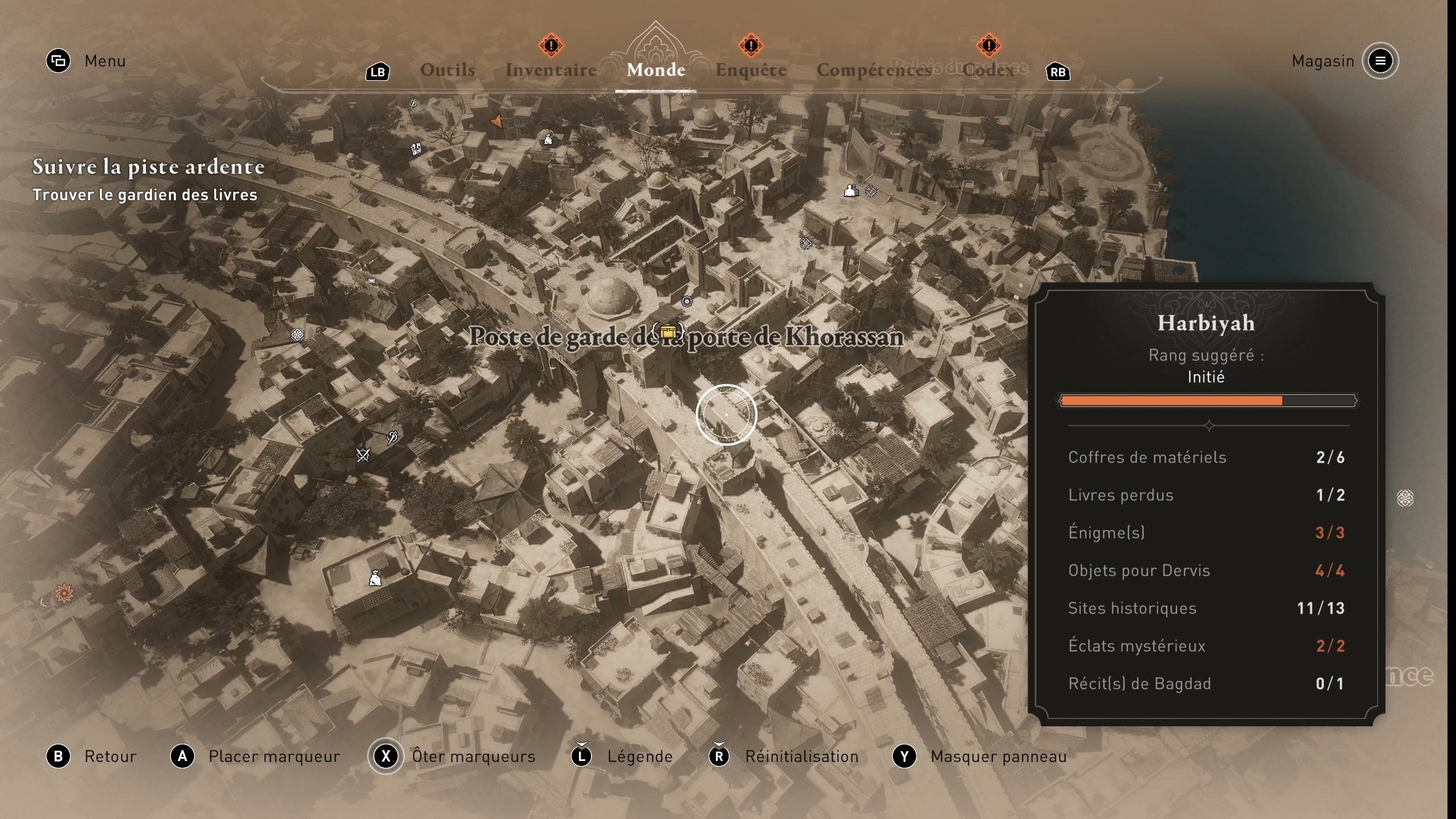1456x819 pixels.
Task: Open the crossed swords contract icon on the map
Action: pos(362,455)
